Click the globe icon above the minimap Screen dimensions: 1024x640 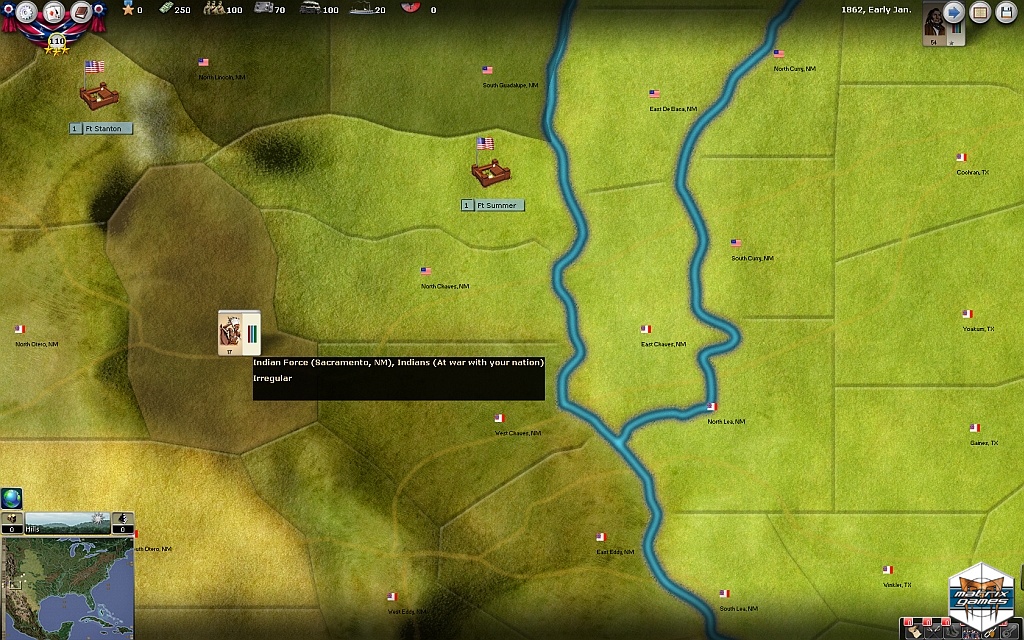click(11, 497)
